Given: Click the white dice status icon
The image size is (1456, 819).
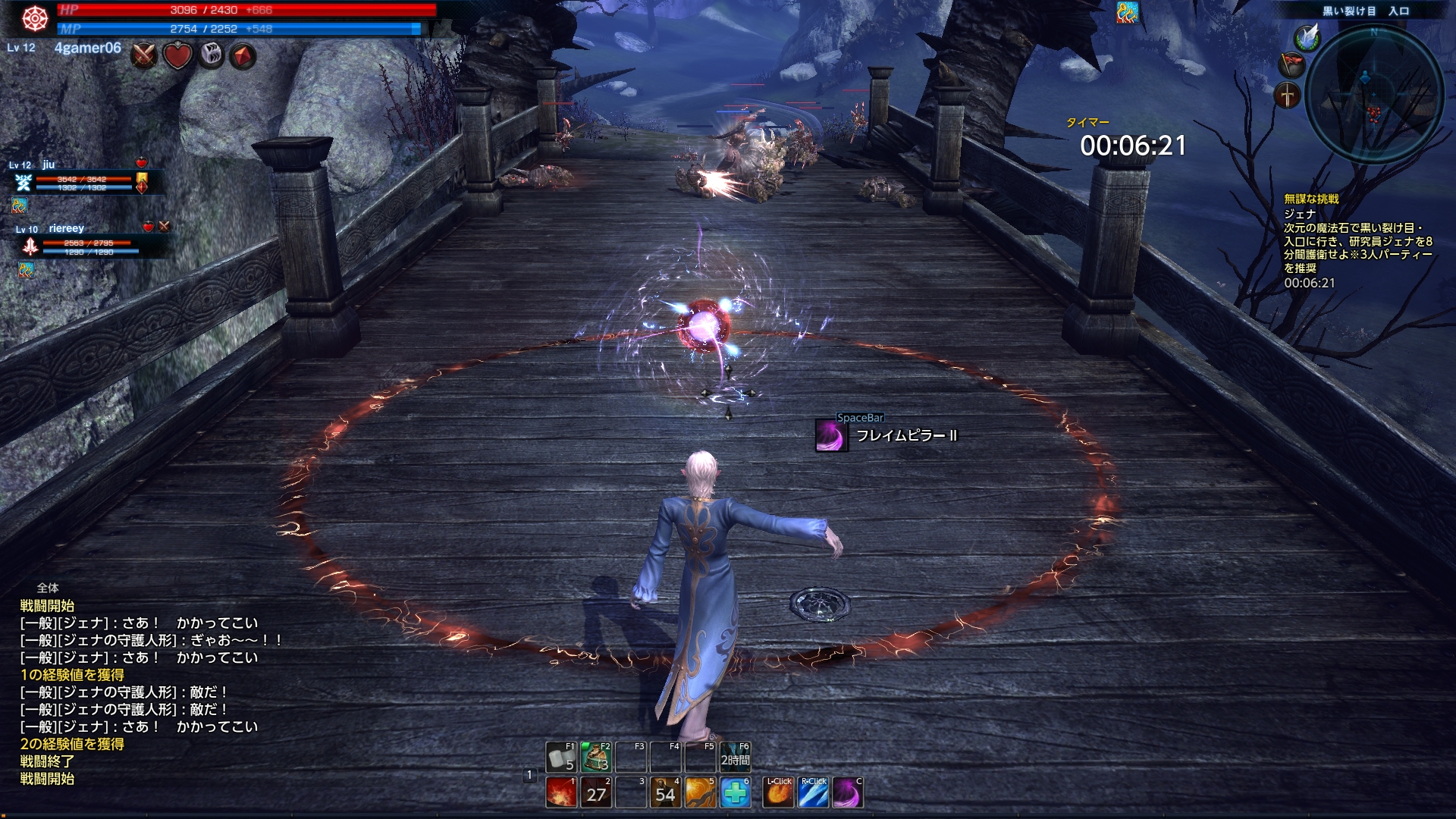Looking at the screenshot, I should [211, 56].
